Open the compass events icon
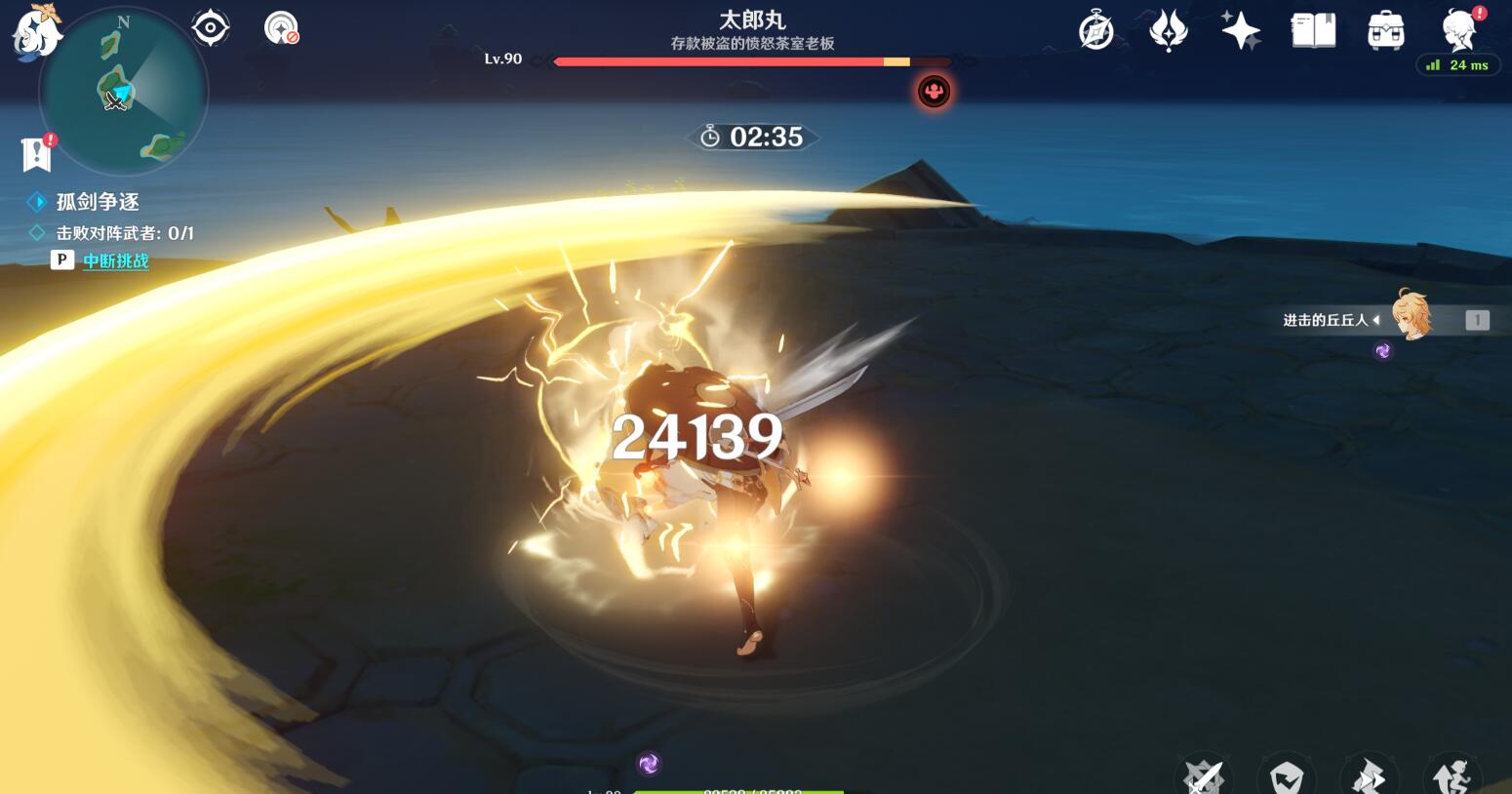The image size is (1512, 794). (1096, 30)
